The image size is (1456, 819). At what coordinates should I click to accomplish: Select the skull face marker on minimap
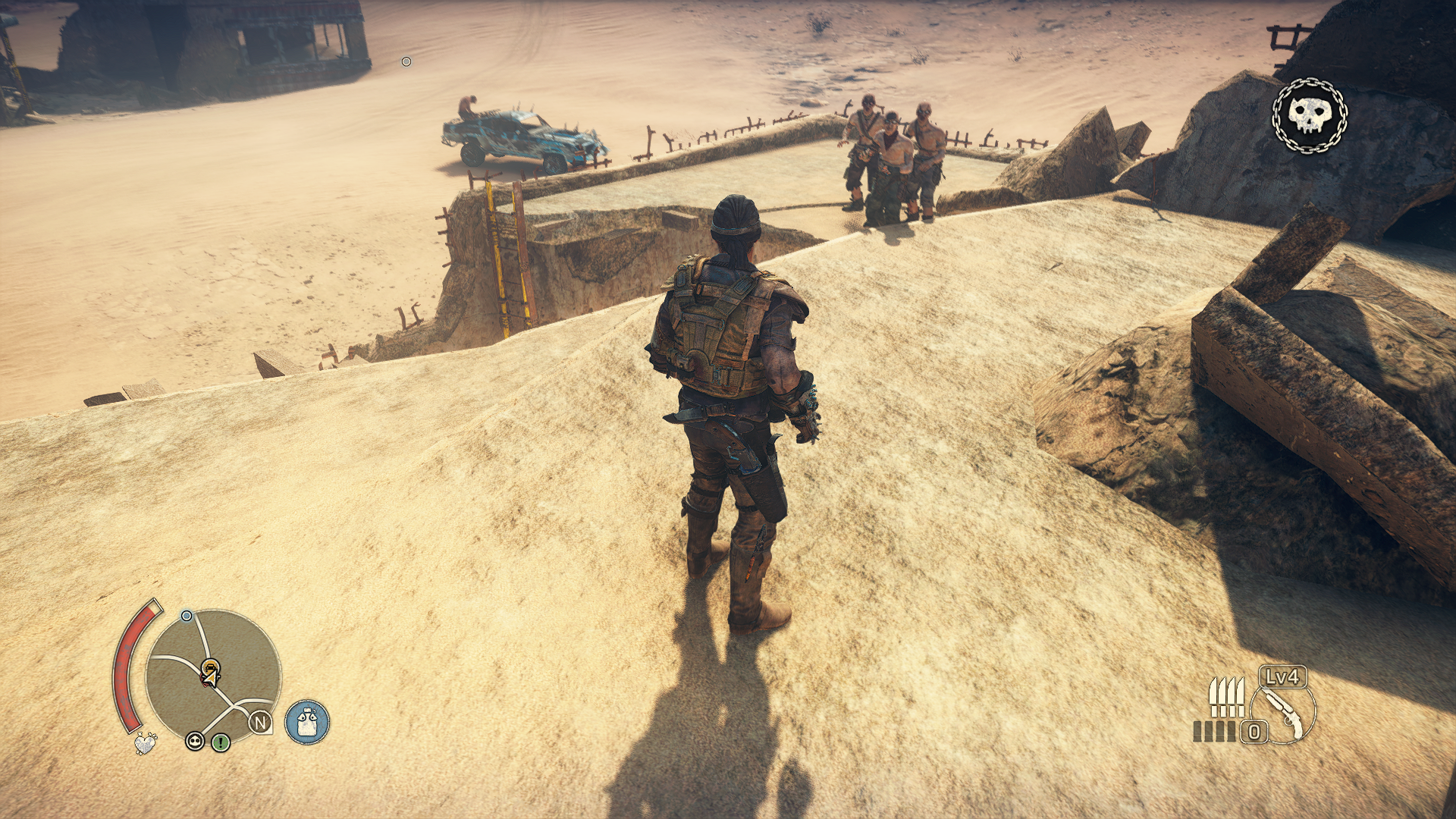click(195, 742)
